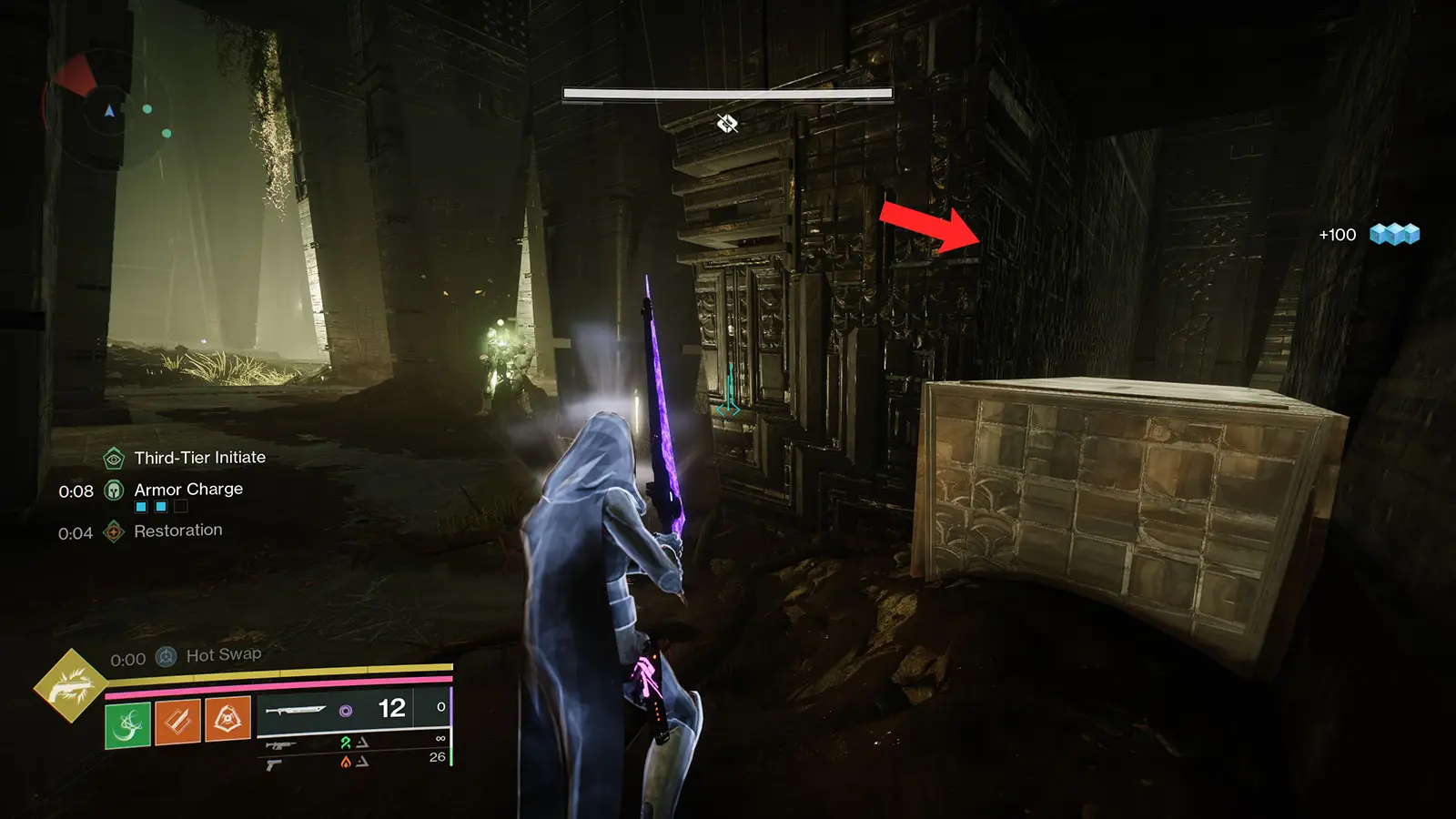Image resolution: width=1456 pixels, height=819 pixels.
Task: Trigger the orange knife melee ability
Action: 178,723
